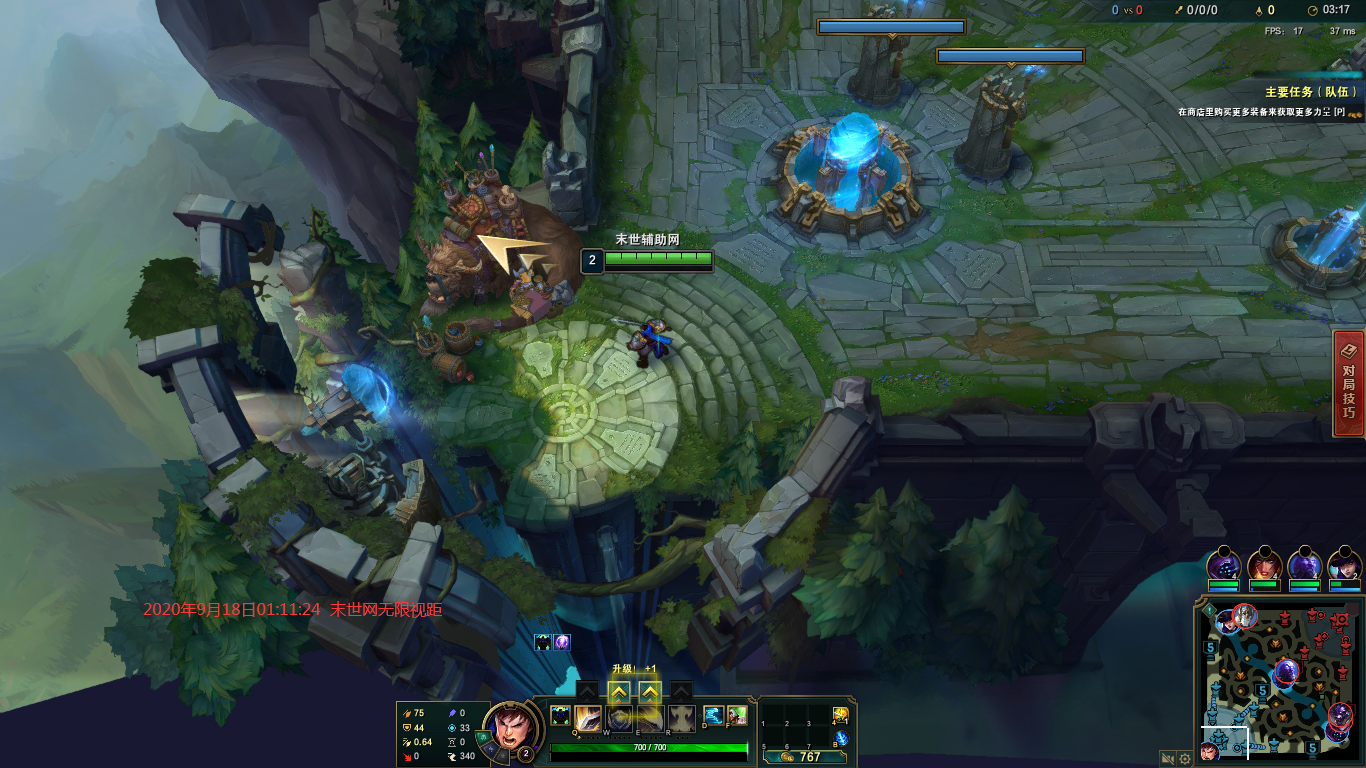Cast the D summoner spell
This screenshot has width=1366, height=768.
(714, 716)
